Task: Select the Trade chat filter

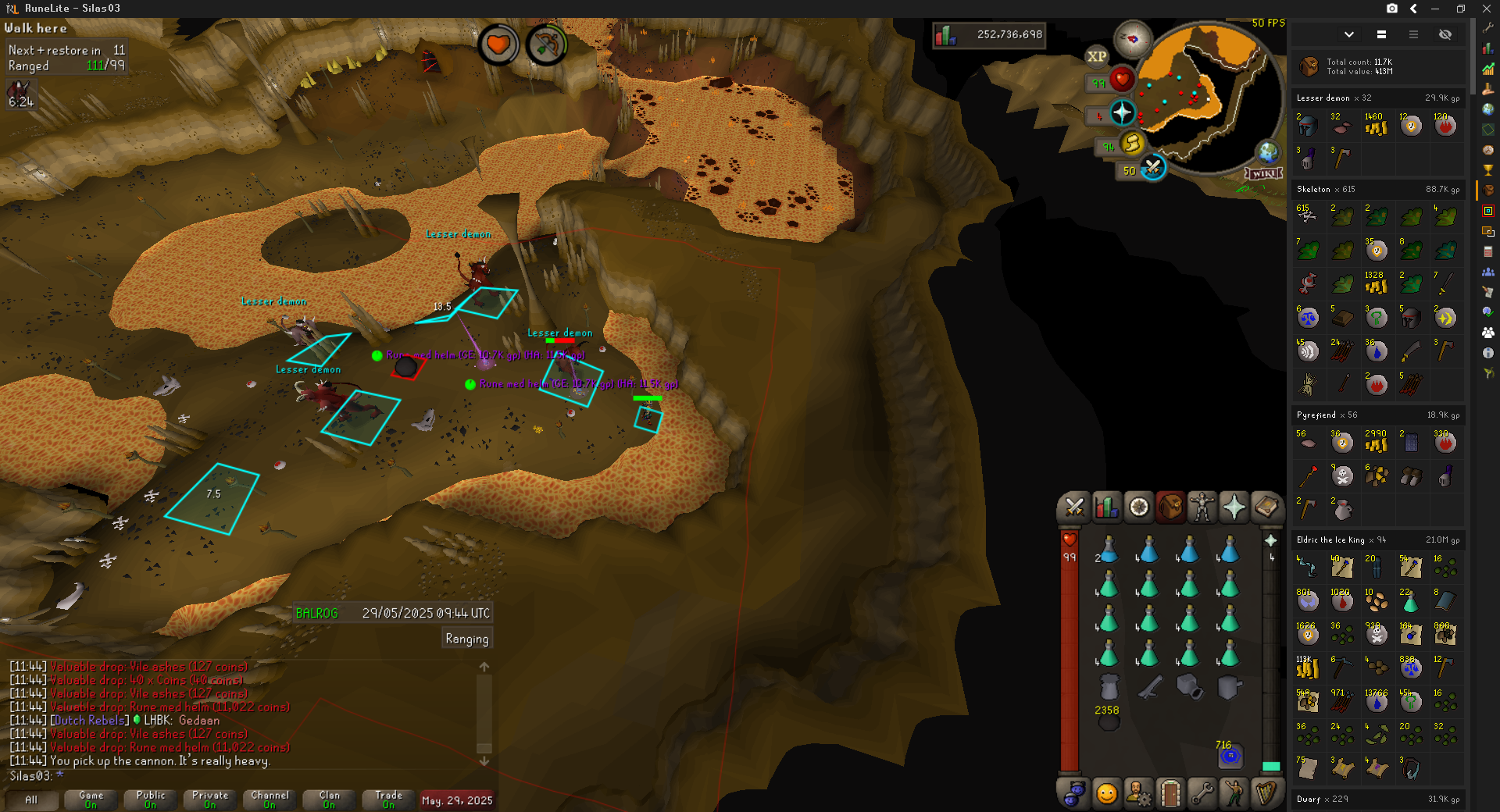Action: click(388, 800)
